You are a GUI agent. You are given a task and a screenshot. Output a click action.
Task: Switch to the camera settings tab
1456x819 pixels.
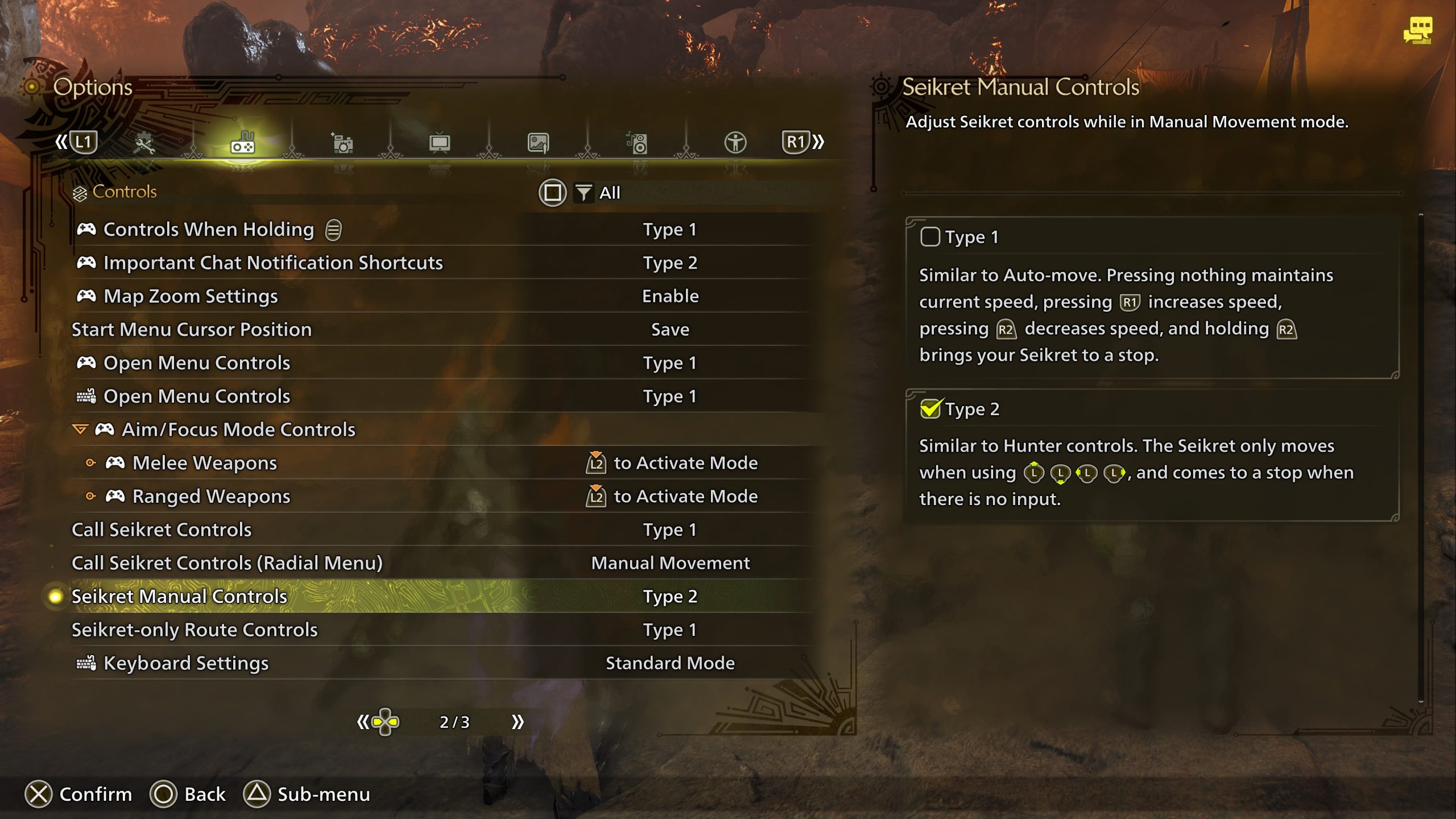coord(342,143)
